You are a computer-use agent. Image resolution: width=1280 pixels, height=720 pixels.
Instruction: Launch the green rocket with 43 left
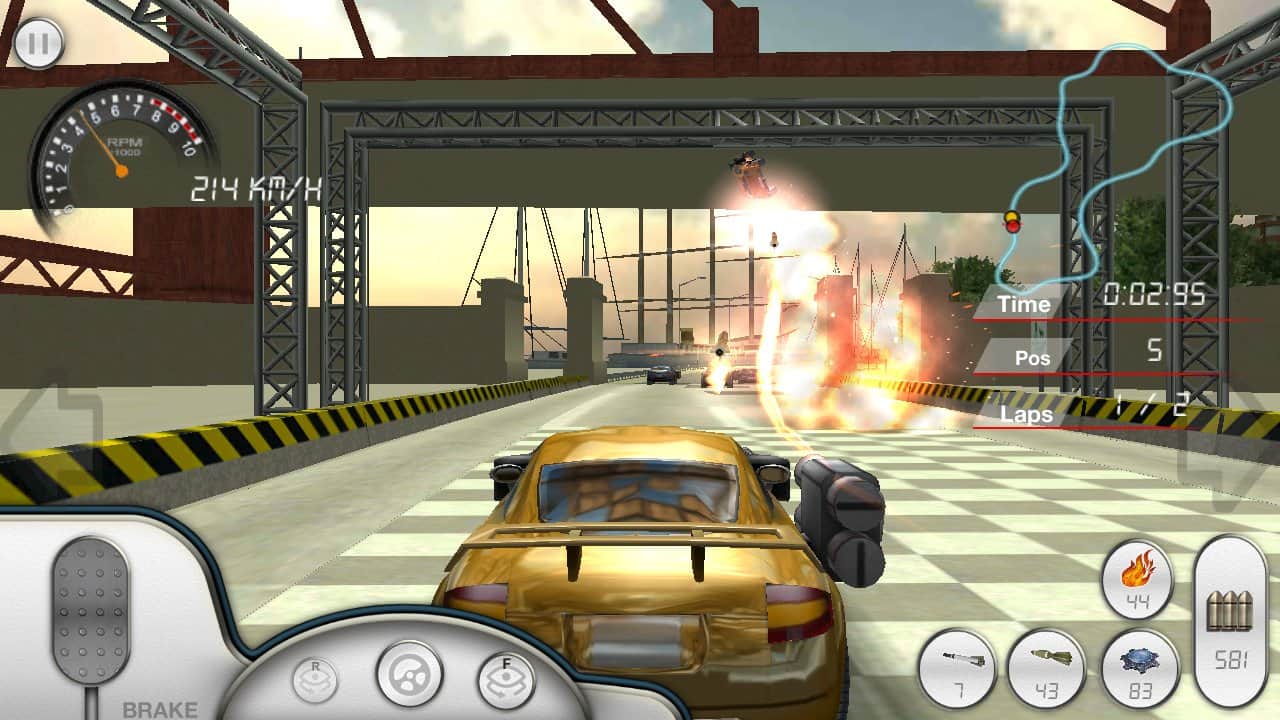click(1047, 668)
